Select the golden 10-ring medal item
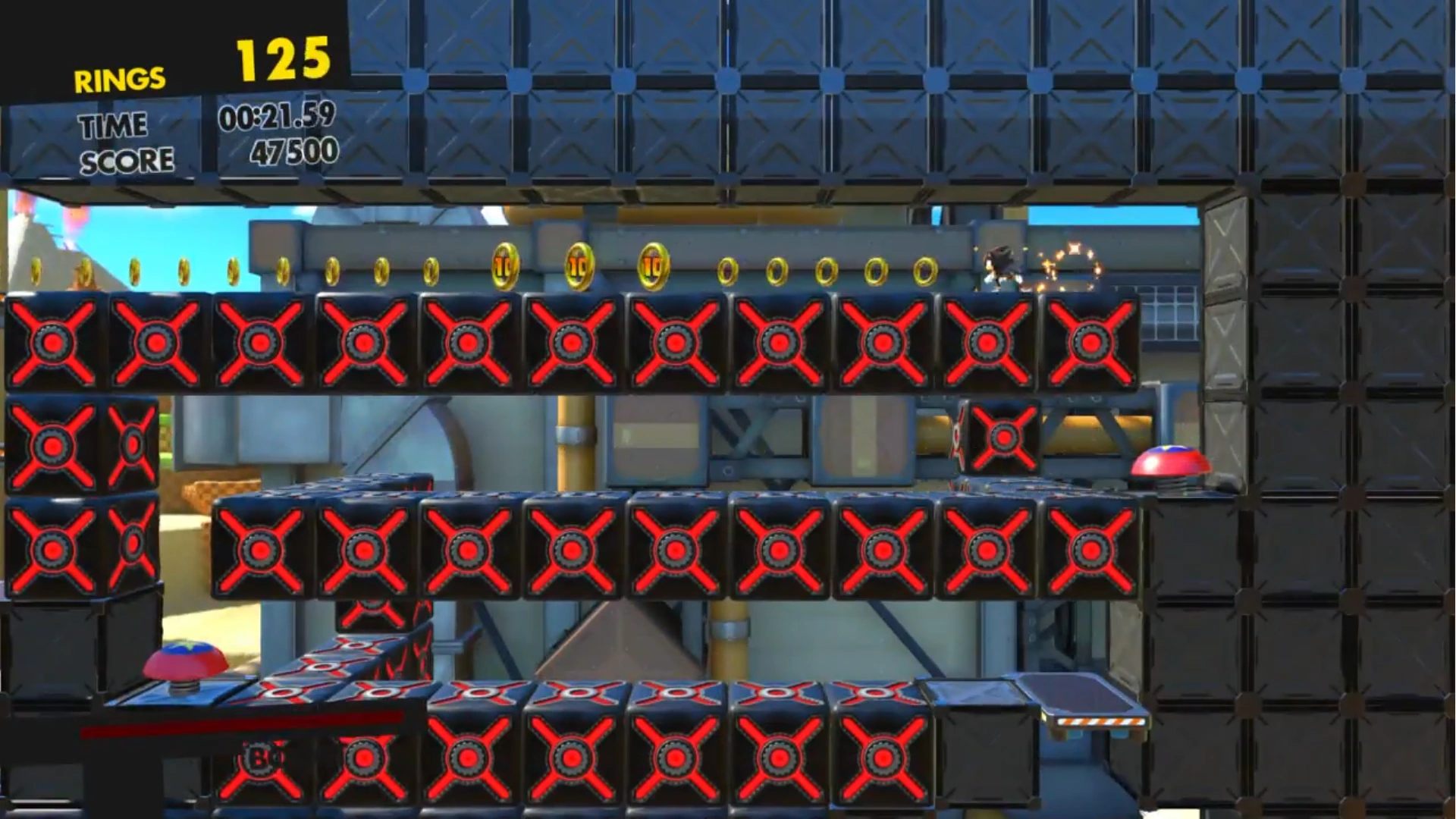Image resolution: width=1456 pixels, height=819 pixels. (x=504, y=267)
